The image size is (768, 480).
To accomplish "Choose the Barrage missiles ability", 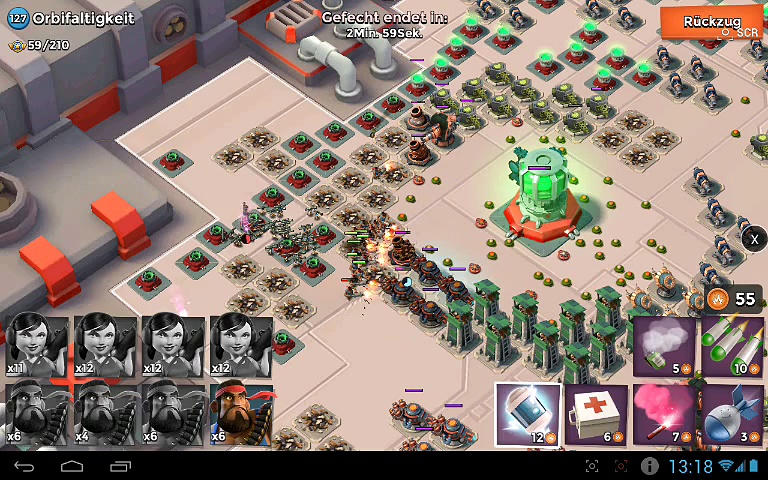I will [x=732, y=347].
